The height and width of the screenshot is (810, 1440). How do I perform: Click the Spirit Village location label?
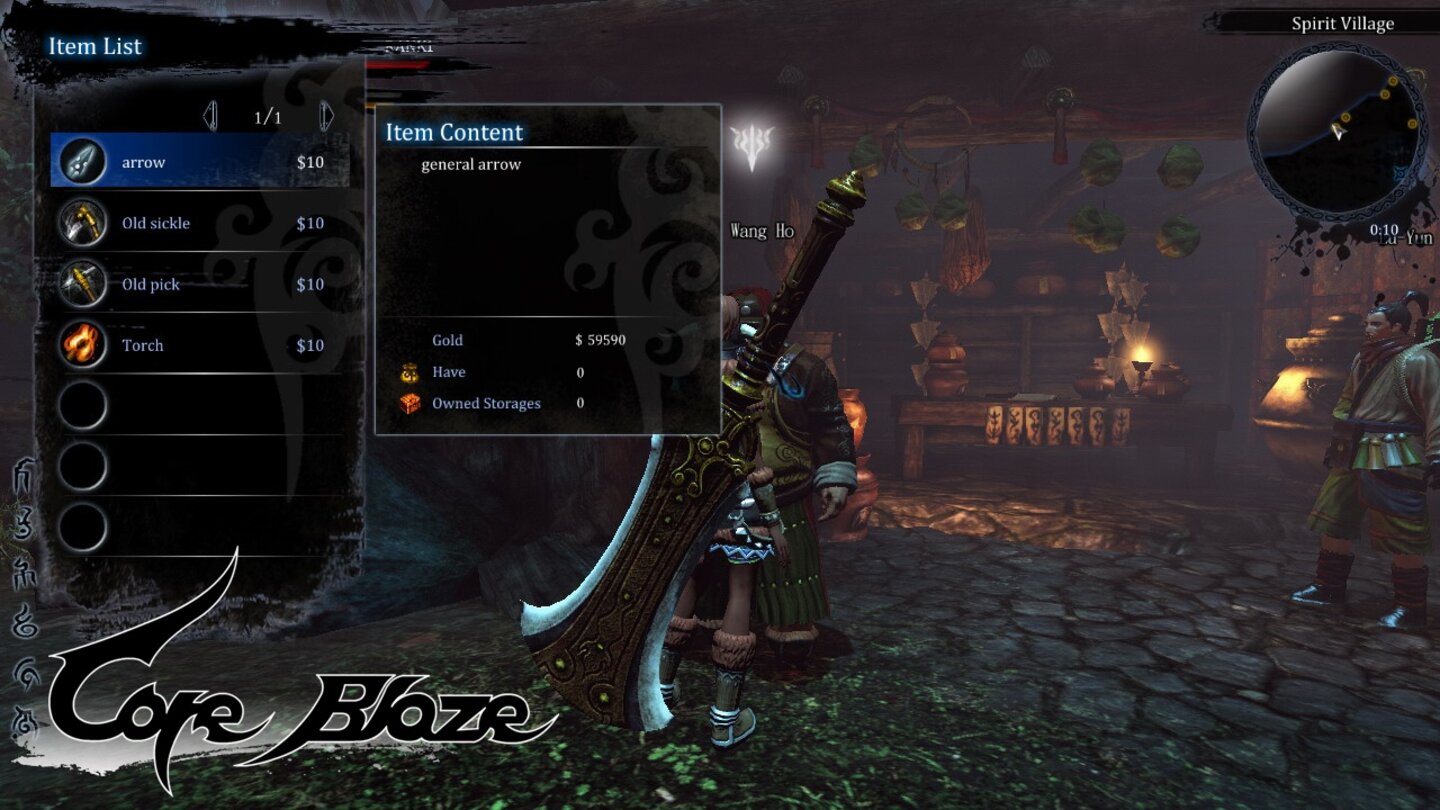pos(1344,23)
